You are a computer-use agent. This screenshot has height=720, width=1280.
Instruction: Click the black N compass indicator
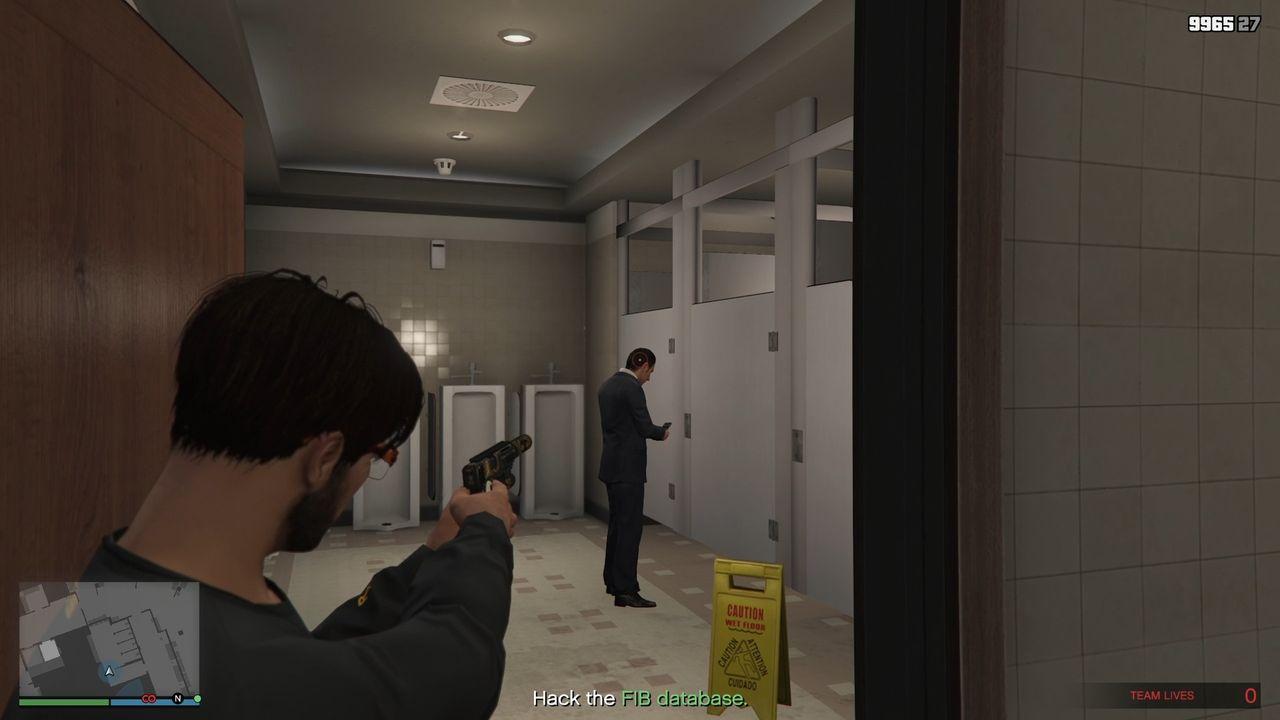177,698
